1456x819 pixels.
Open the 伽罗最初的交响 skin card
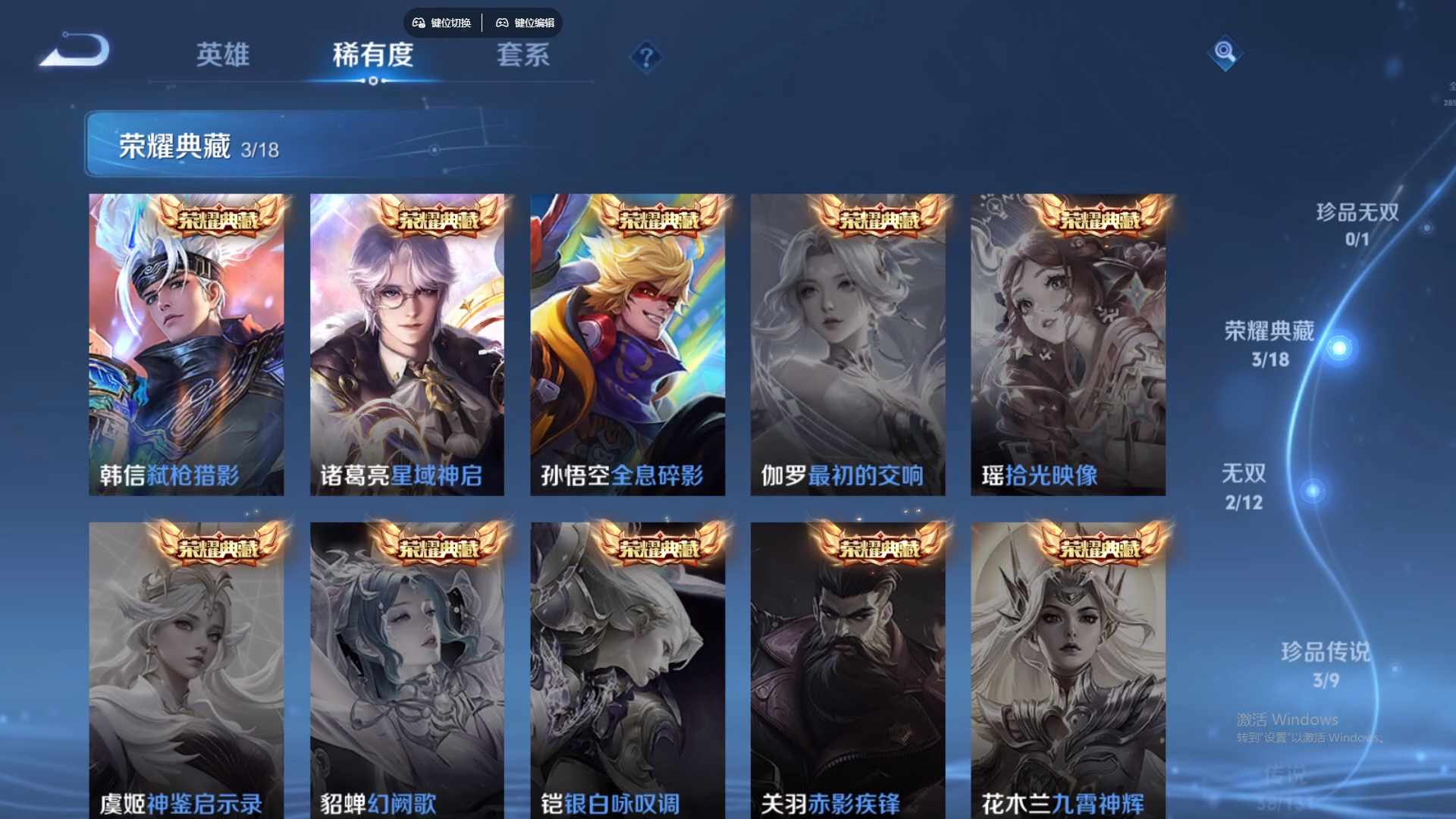pos(848,341)
